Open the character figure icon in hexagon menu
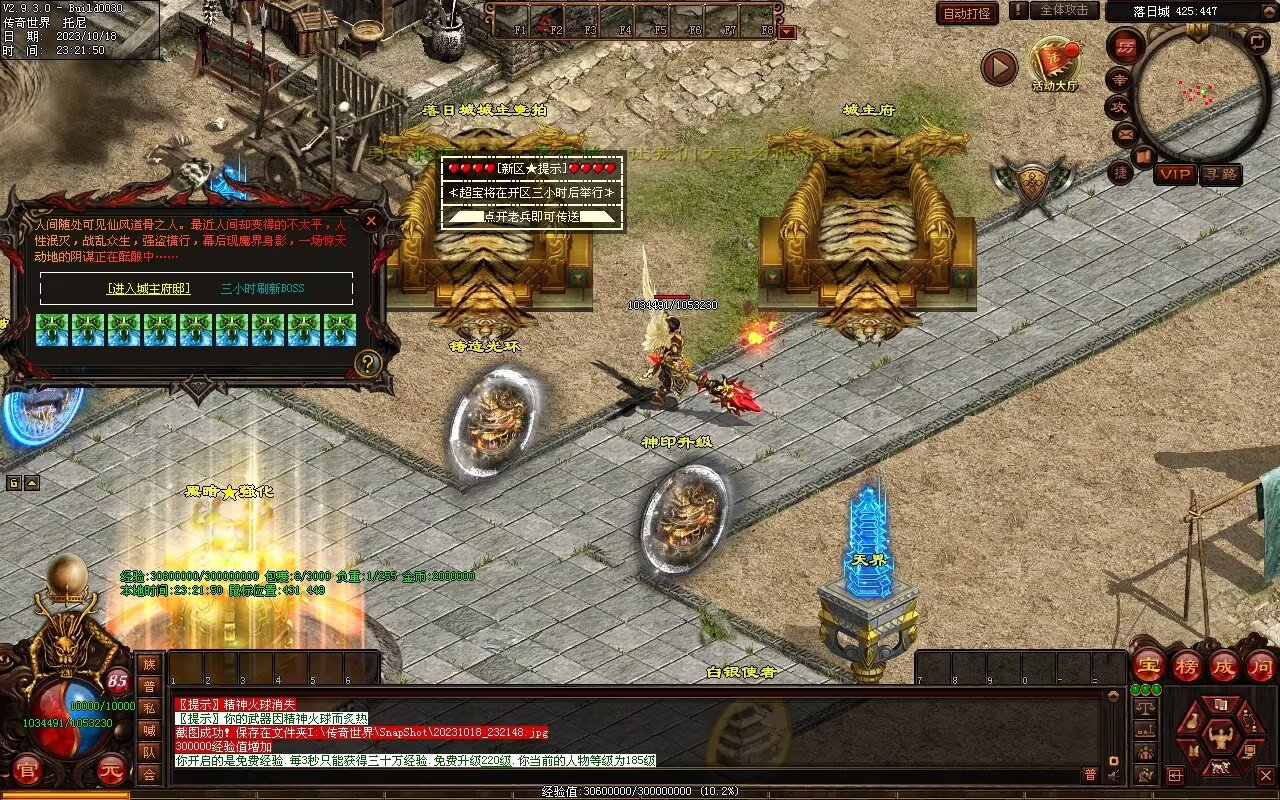Image resolution: width=1280 pixels, height=800 pixels. (1220, 738)
